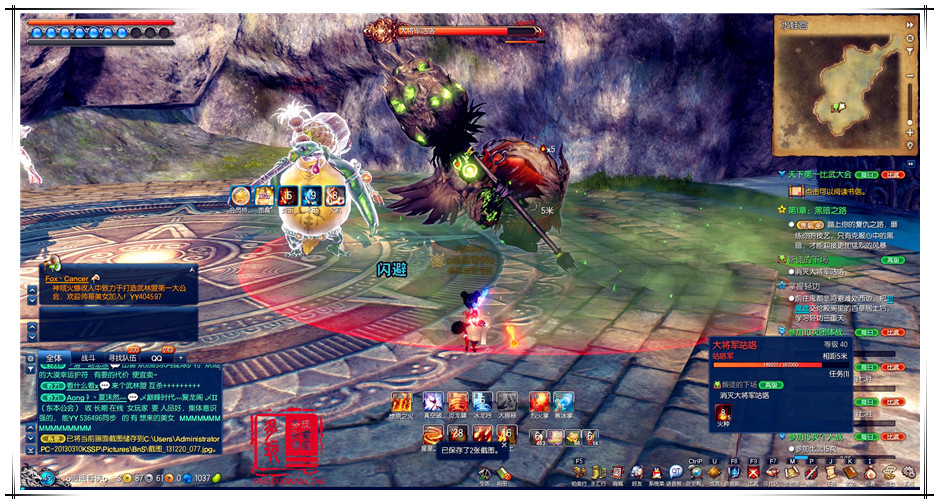The image size is (939, 504).
Task: Activate the 烈火掌 fire skill icon
Action: (539, 402)
